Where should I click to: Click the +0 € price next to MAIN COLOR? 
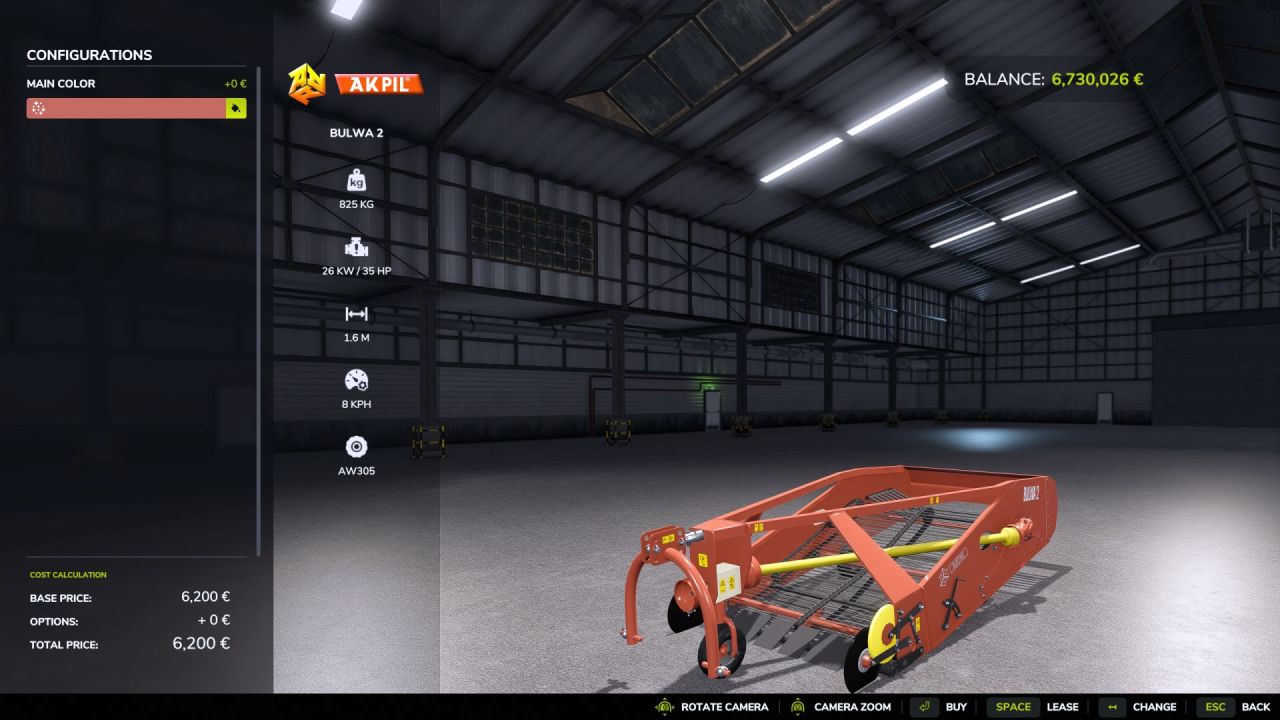237,84
